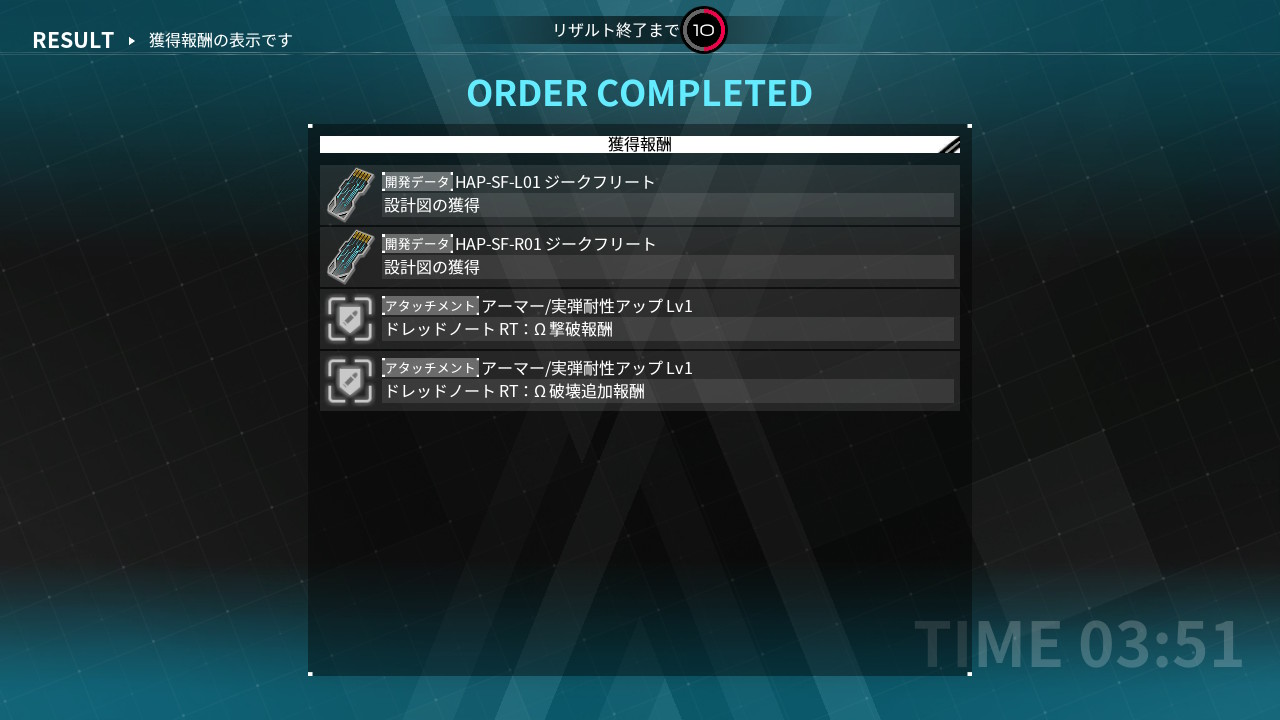This screenshot has width=1280, height=720.
Task: Expand the 獲得報酬 rewards header bar
Action: tap(639, 143)
